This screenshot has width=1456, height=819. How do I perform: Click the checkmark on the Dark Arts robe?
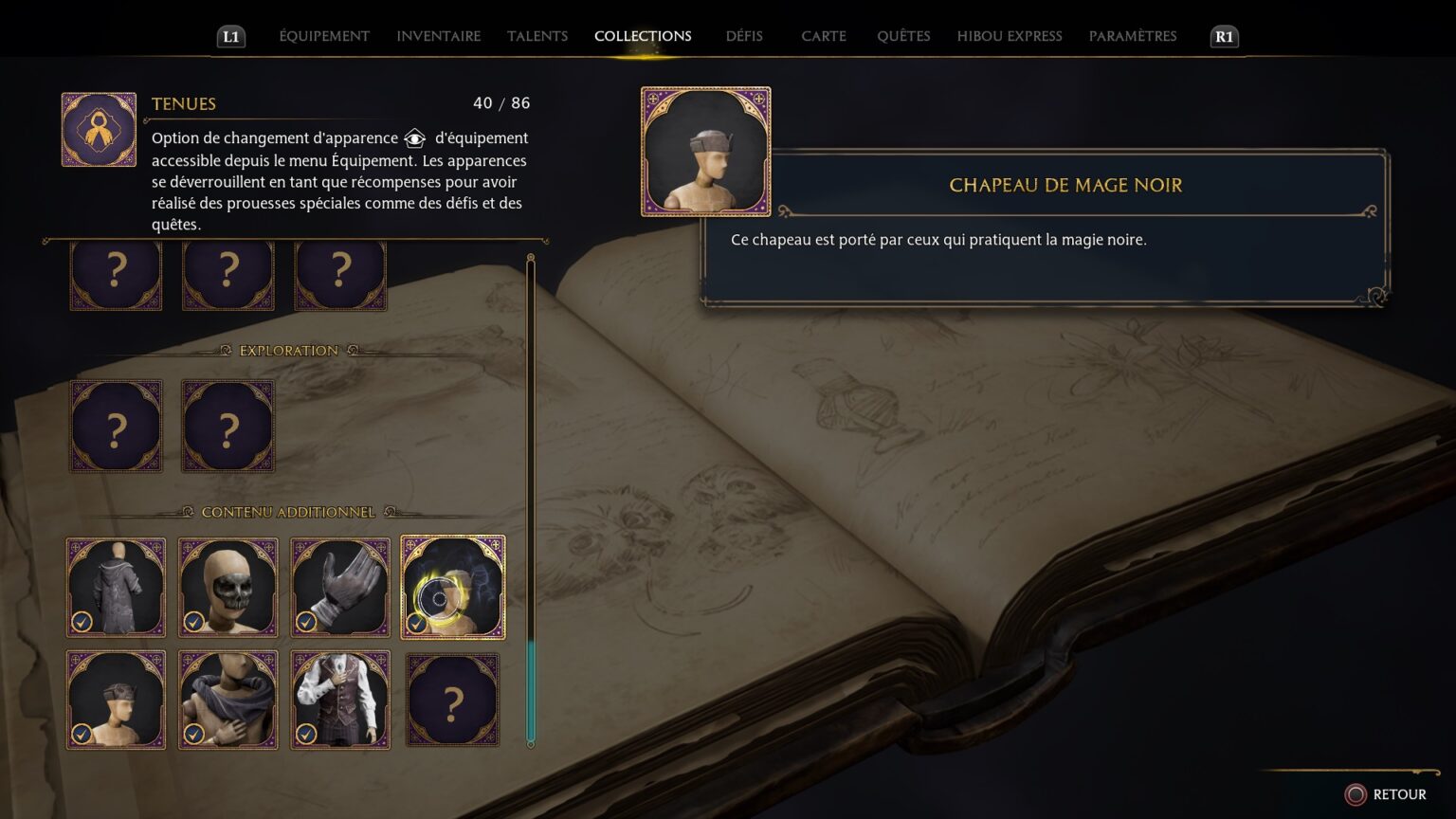(x=82, y=621)
